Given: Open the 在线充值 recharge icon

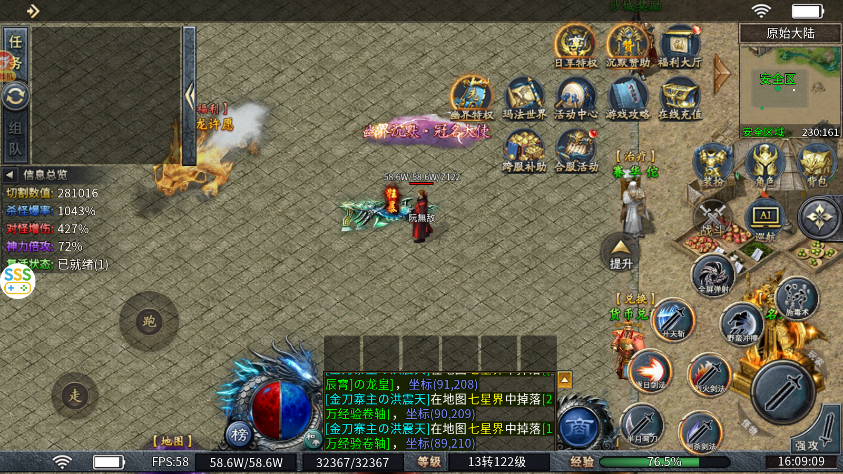Looking at the screenshot, I should 681,96.
